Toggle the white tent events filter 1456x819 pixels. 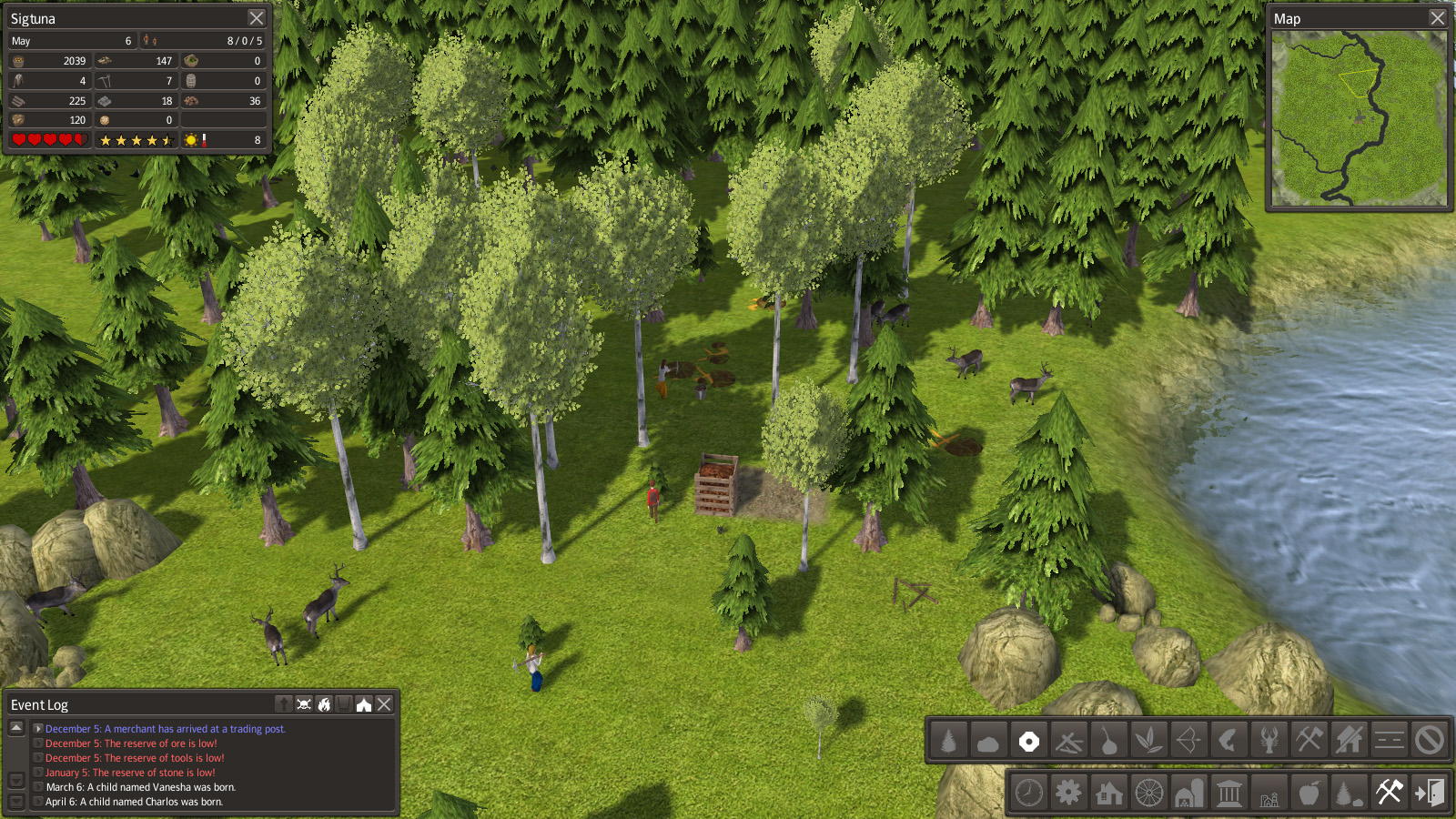coord(364,704)
